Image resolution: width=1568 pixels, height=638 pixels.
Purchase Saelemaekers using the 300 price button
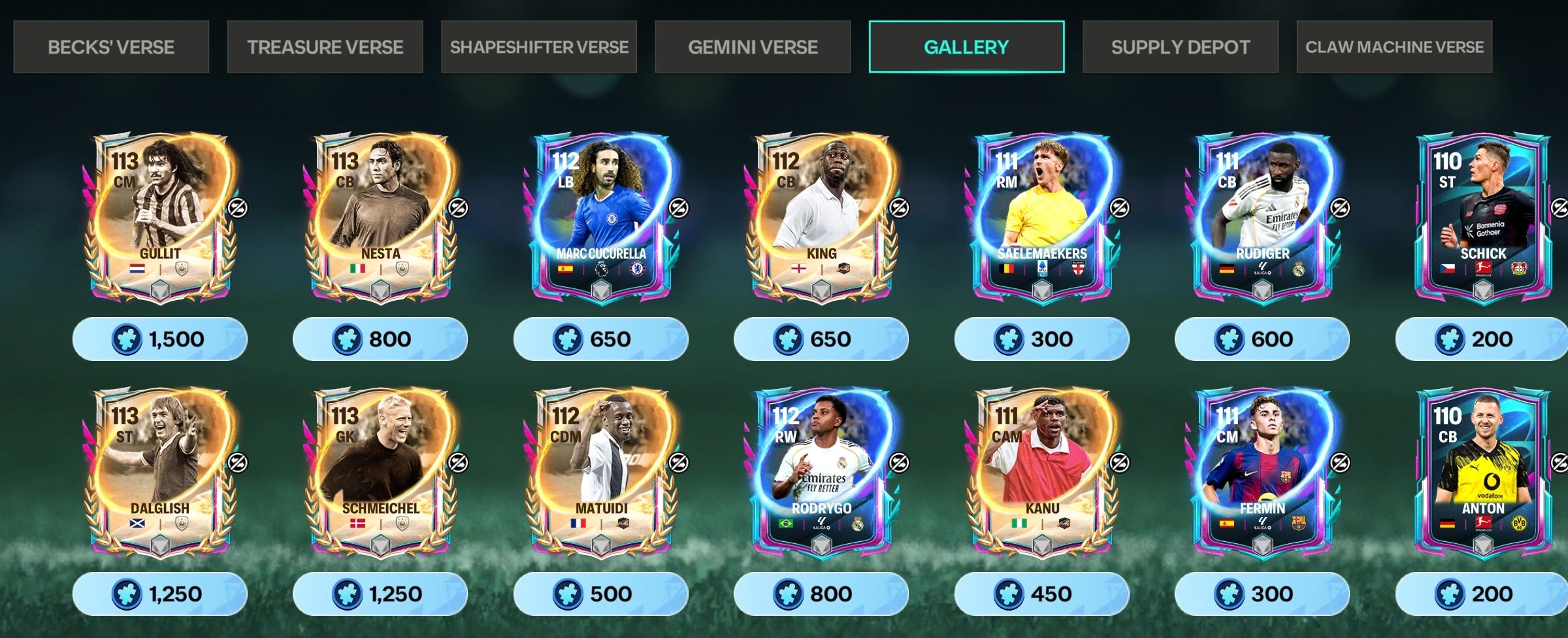tap(1041, 339)
